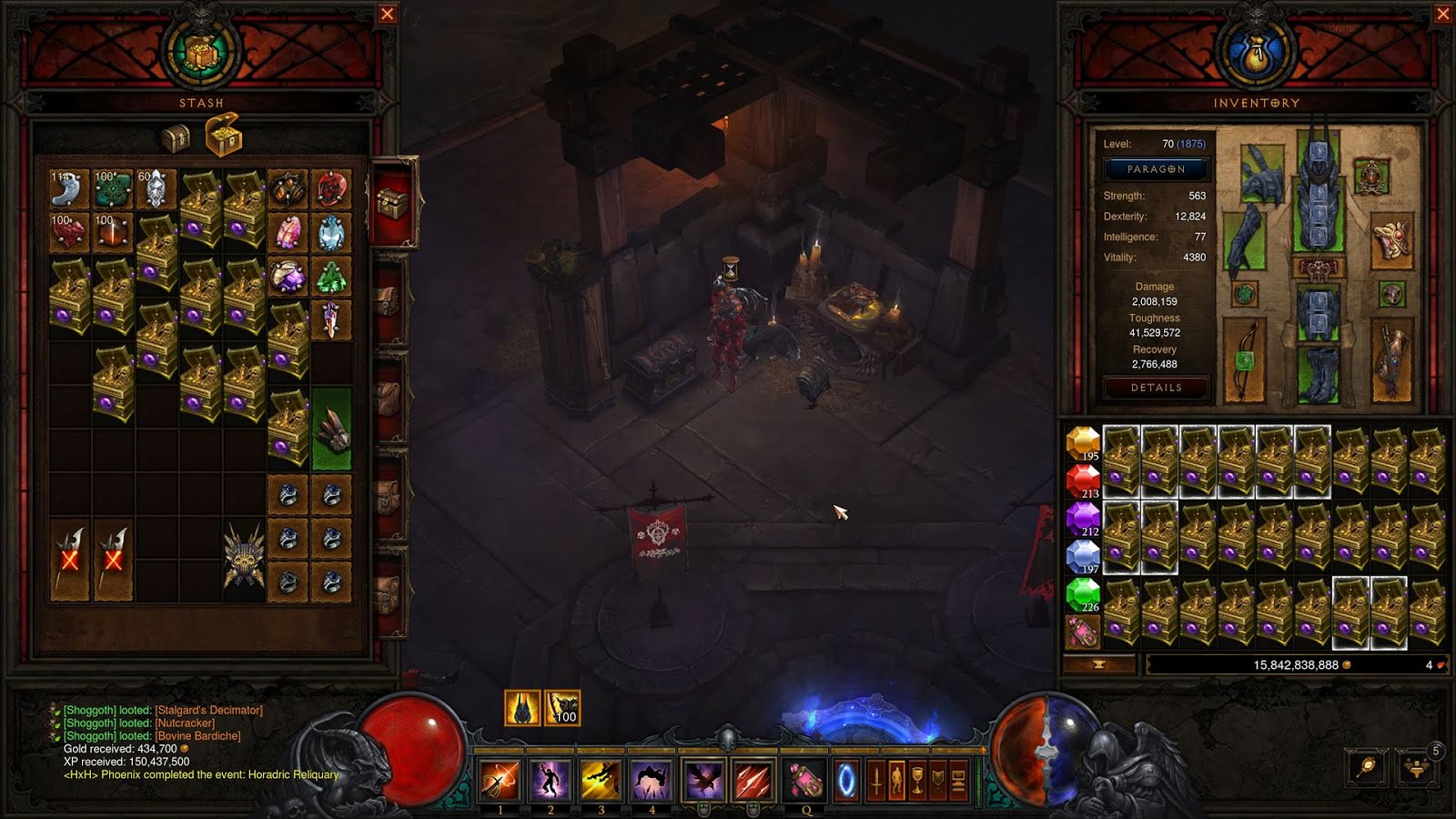Select the Evasive Fire skill in slot 1
This screenshot has width=1456, height=819.
click(x=498, y=780)
